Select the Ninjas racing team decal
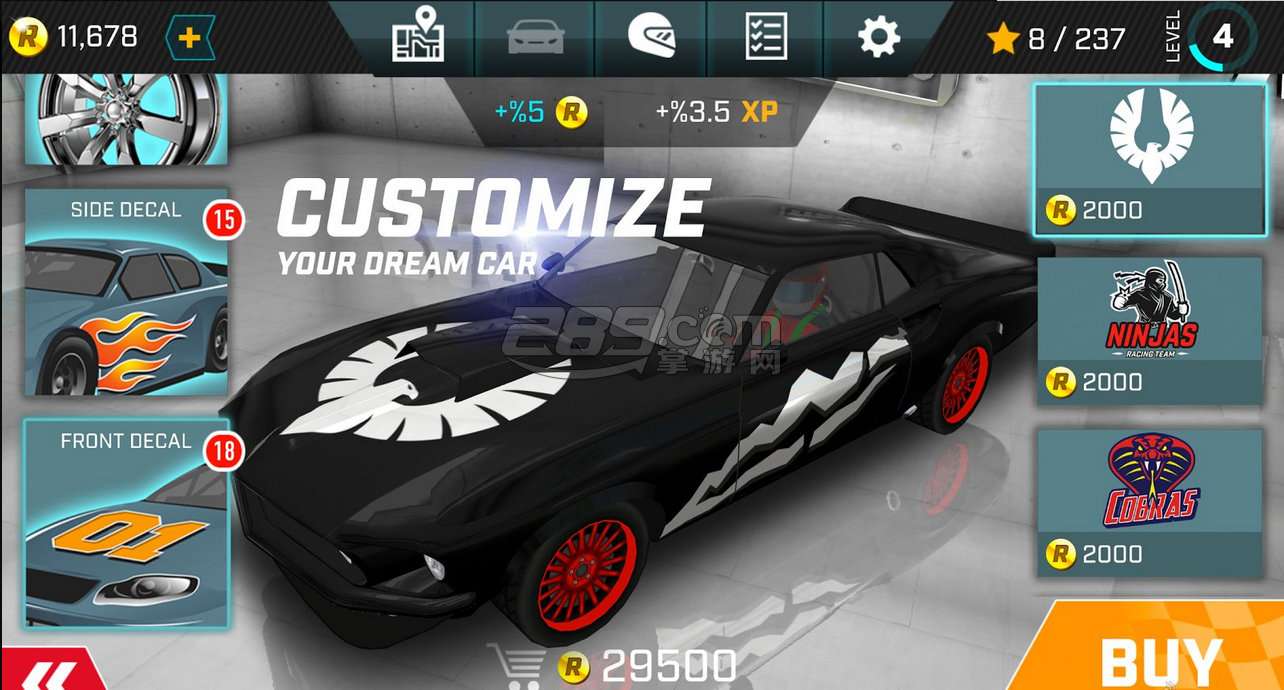 [1149, 331]
